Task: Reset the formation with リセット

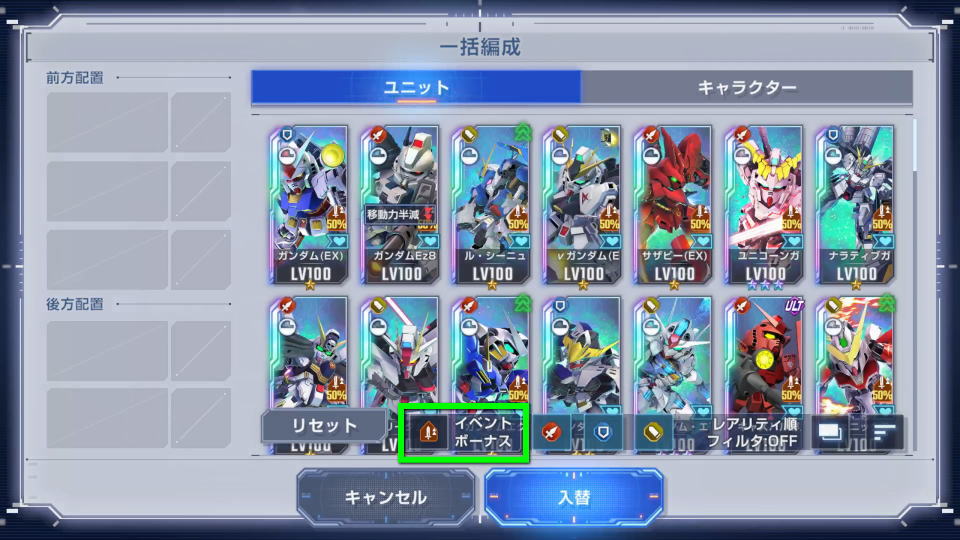Action: (x=323, y=425)
